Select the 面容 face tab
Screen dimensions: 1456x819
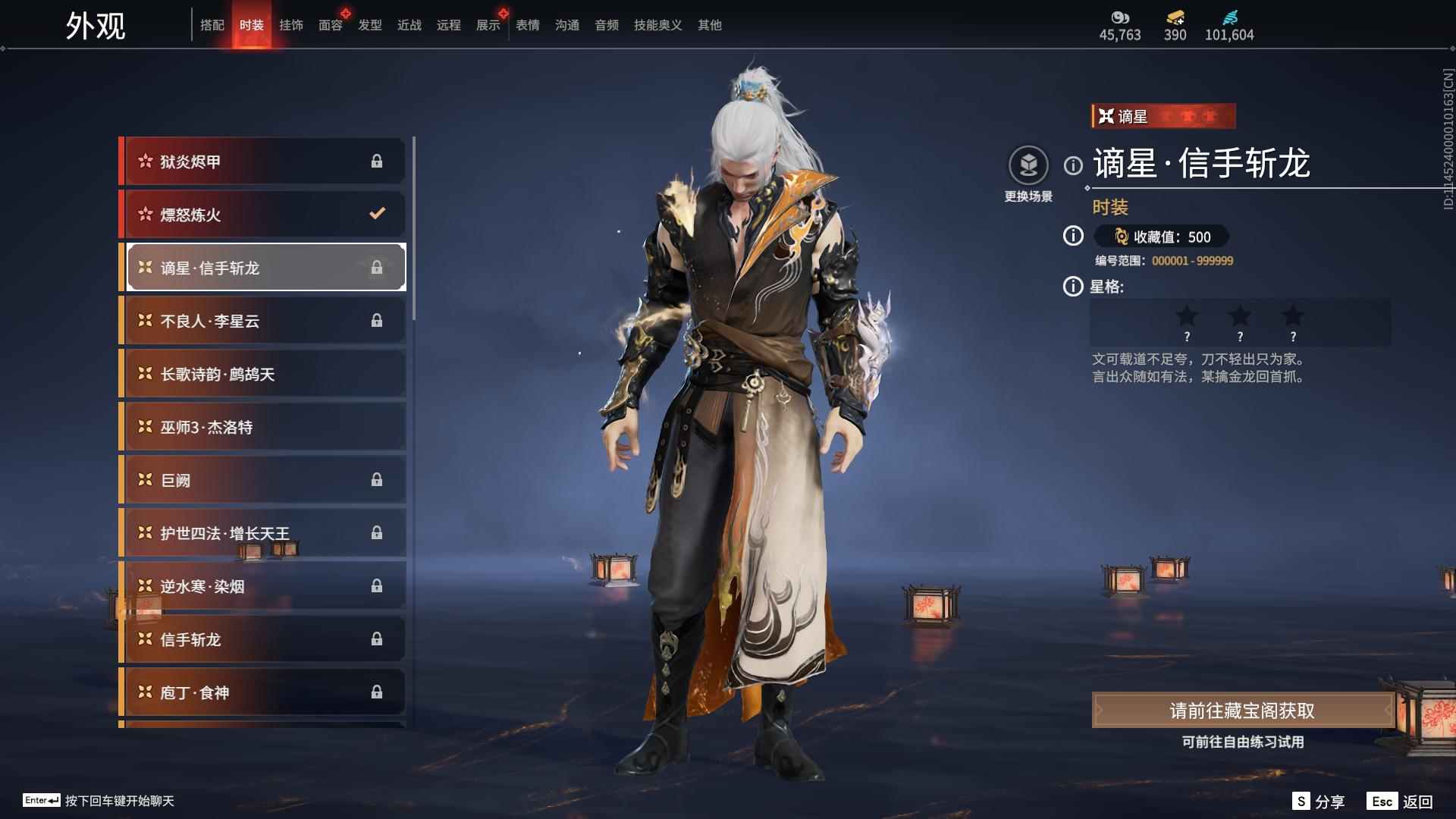331,25
